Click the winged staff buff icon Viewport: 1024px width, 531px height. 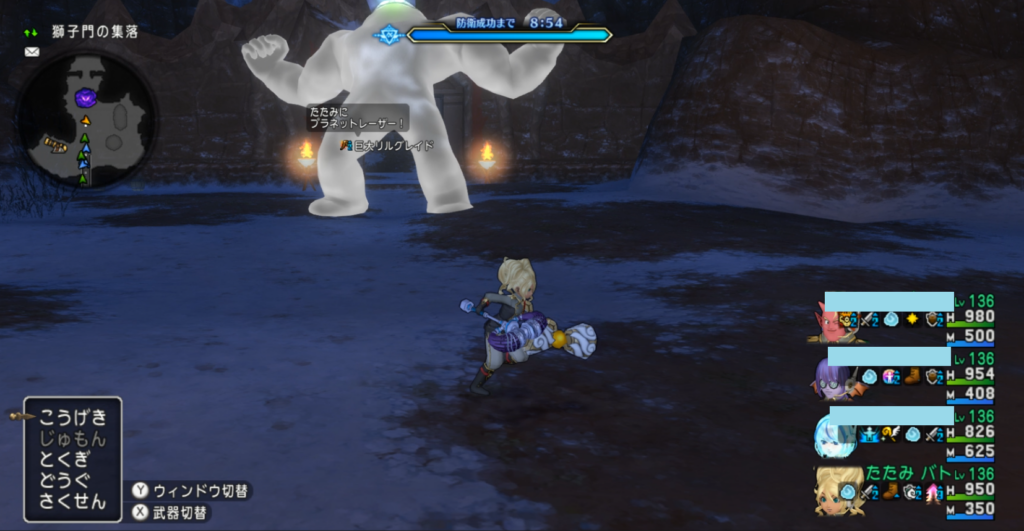click(889, 434)
